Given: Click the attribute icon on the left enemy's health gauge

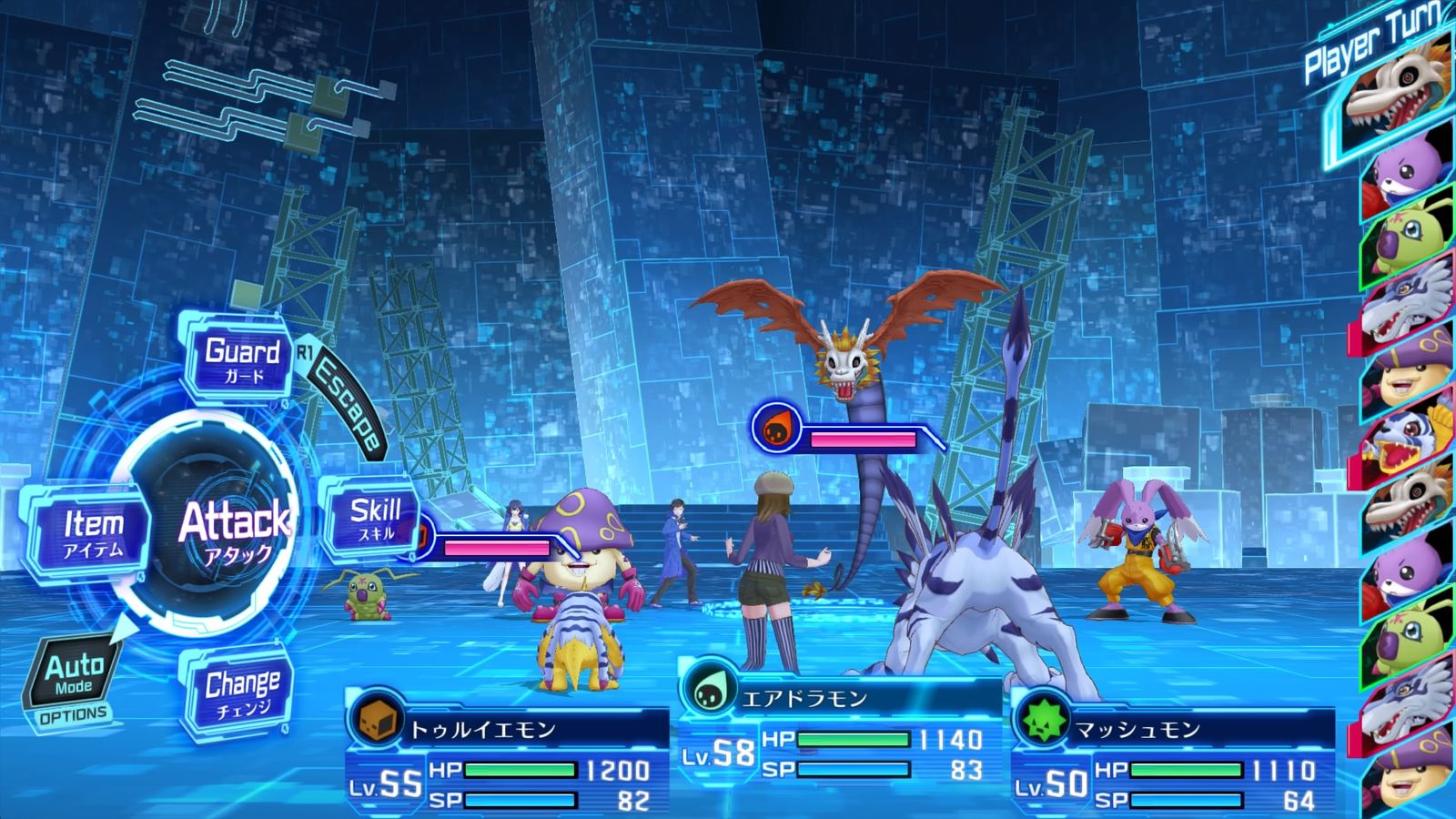Looking at the screenshot, I should [x=424, y=537].
